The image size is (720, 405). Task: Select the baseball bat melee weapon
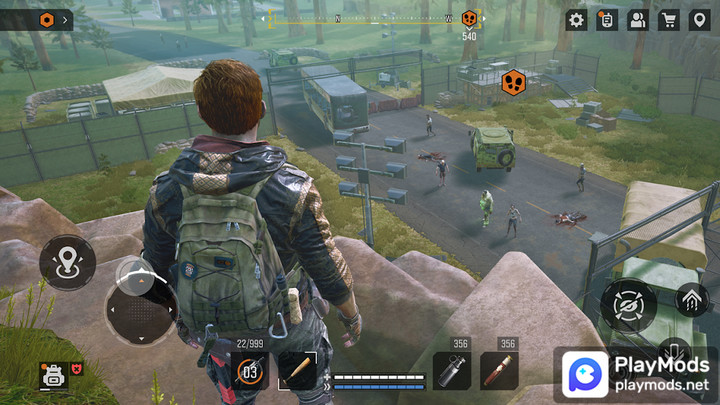297,370
